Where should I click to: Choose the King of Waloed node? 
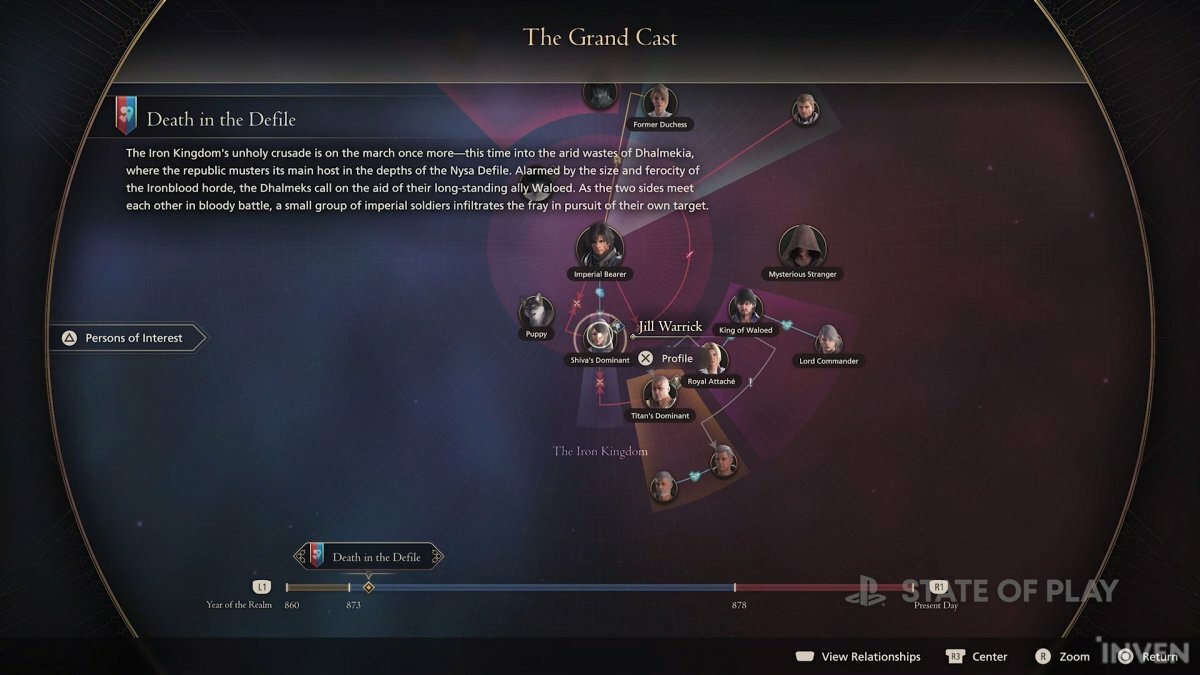746,308
